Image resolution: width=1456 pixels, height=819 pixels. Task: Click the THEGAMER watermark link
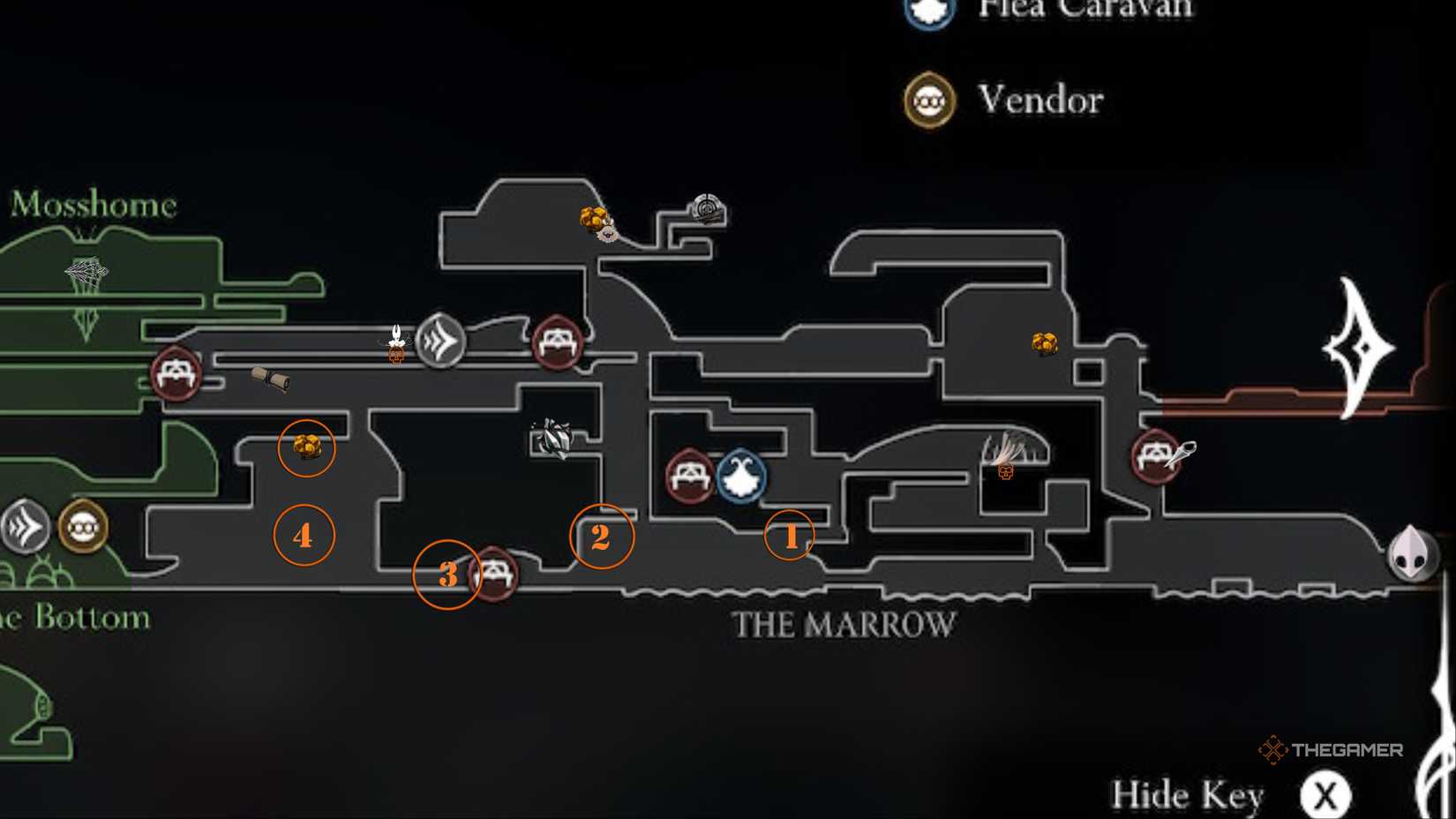(1334, 749)
